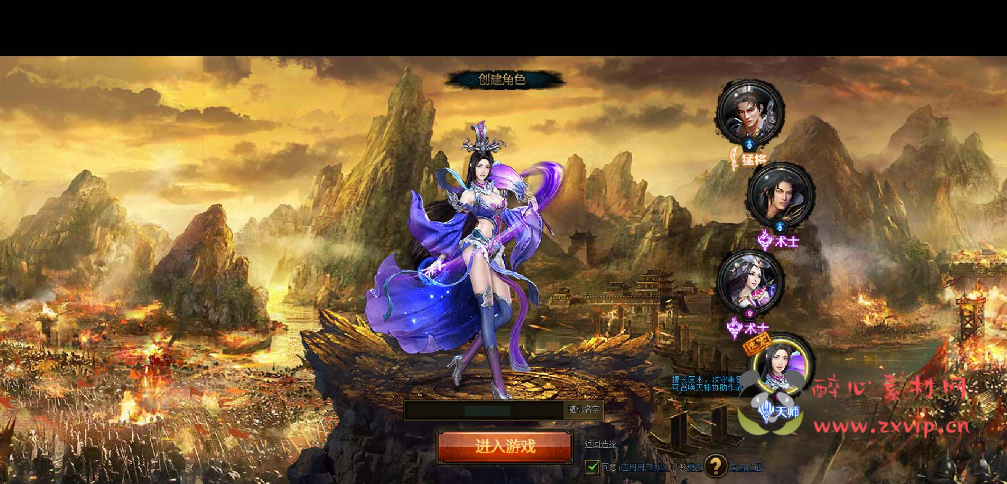1007x484 pixels.
Task: Click the 进入游戏 enter game button
Action: click(505, 446)
